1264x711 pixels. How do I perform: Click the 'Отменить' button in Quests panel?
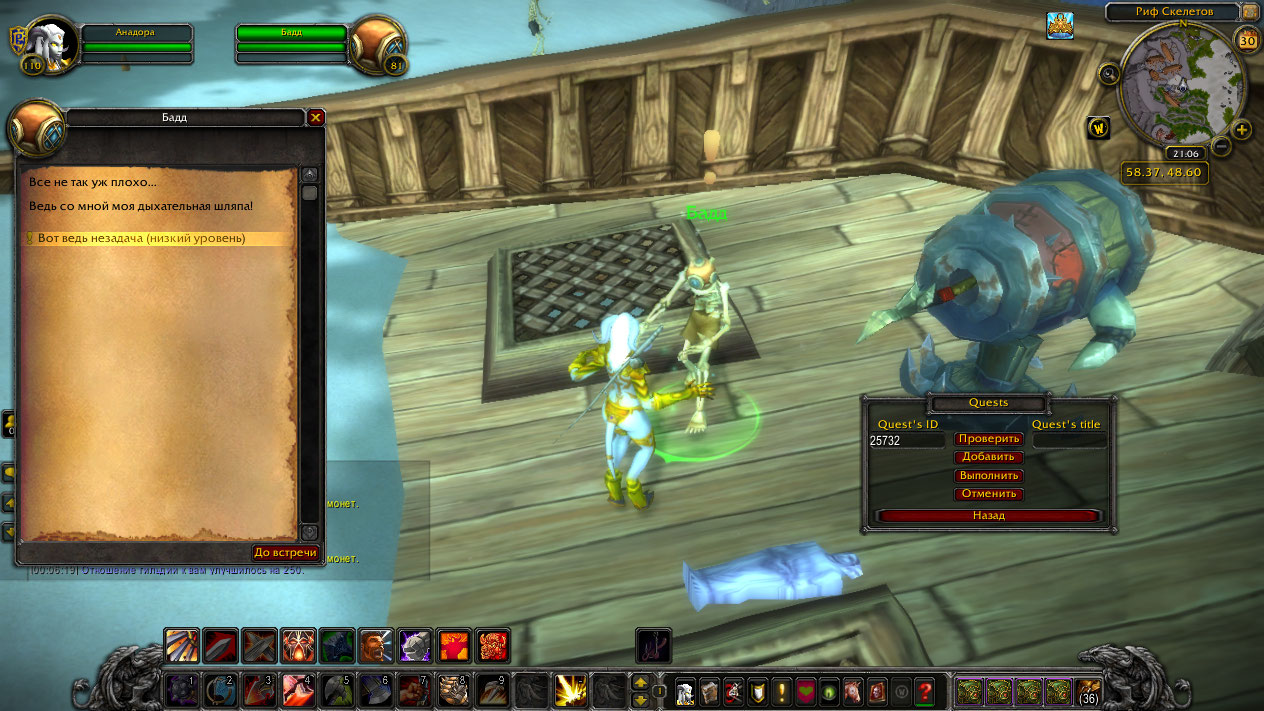(x=989, y=494)
